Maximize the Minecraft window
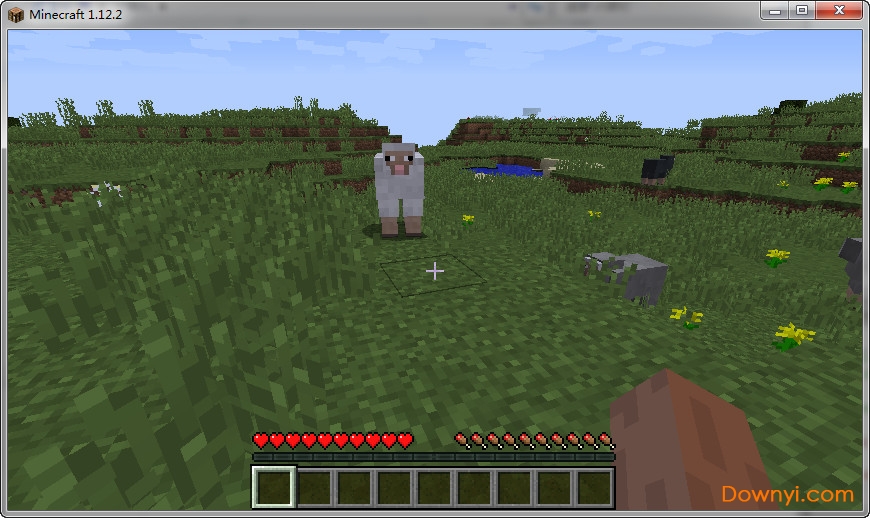The height and width of the screenshot is (518, 870). pos(802,11)
